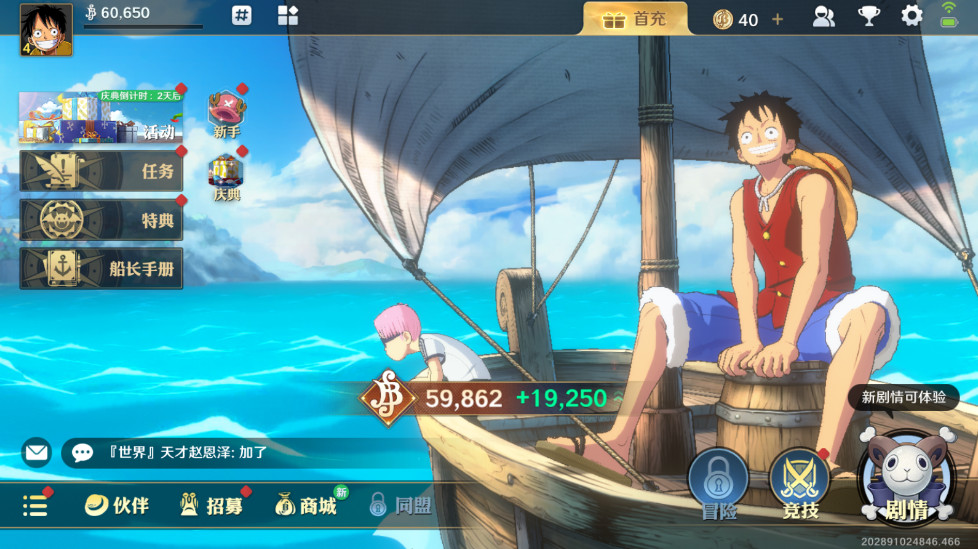Screen dimensions: 978x549
Task: Open the 船长手册 captain handbook
Action: click(101, 269)
